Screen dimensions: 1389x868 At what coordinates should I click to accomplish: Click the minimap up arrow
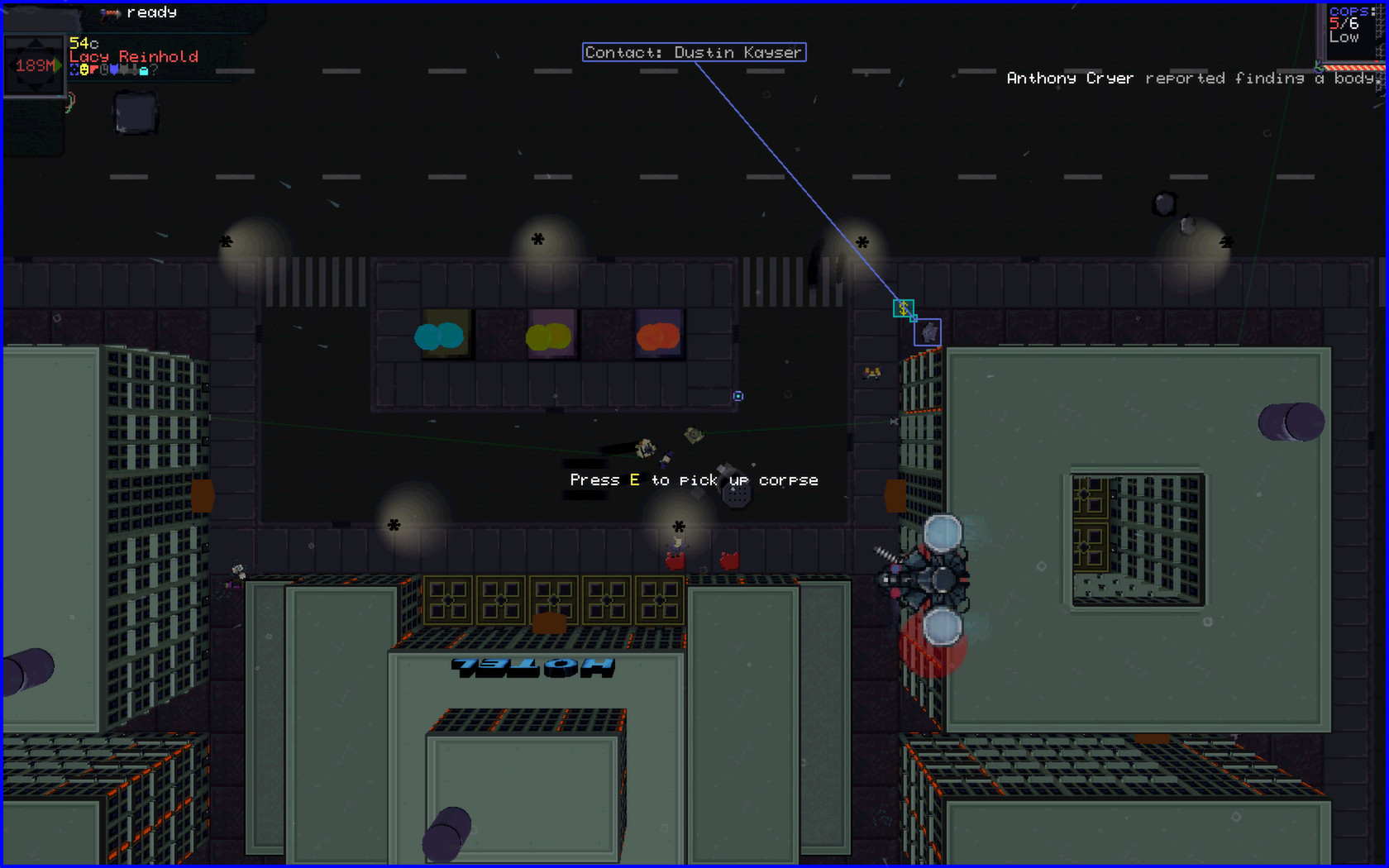click(35, 44)
